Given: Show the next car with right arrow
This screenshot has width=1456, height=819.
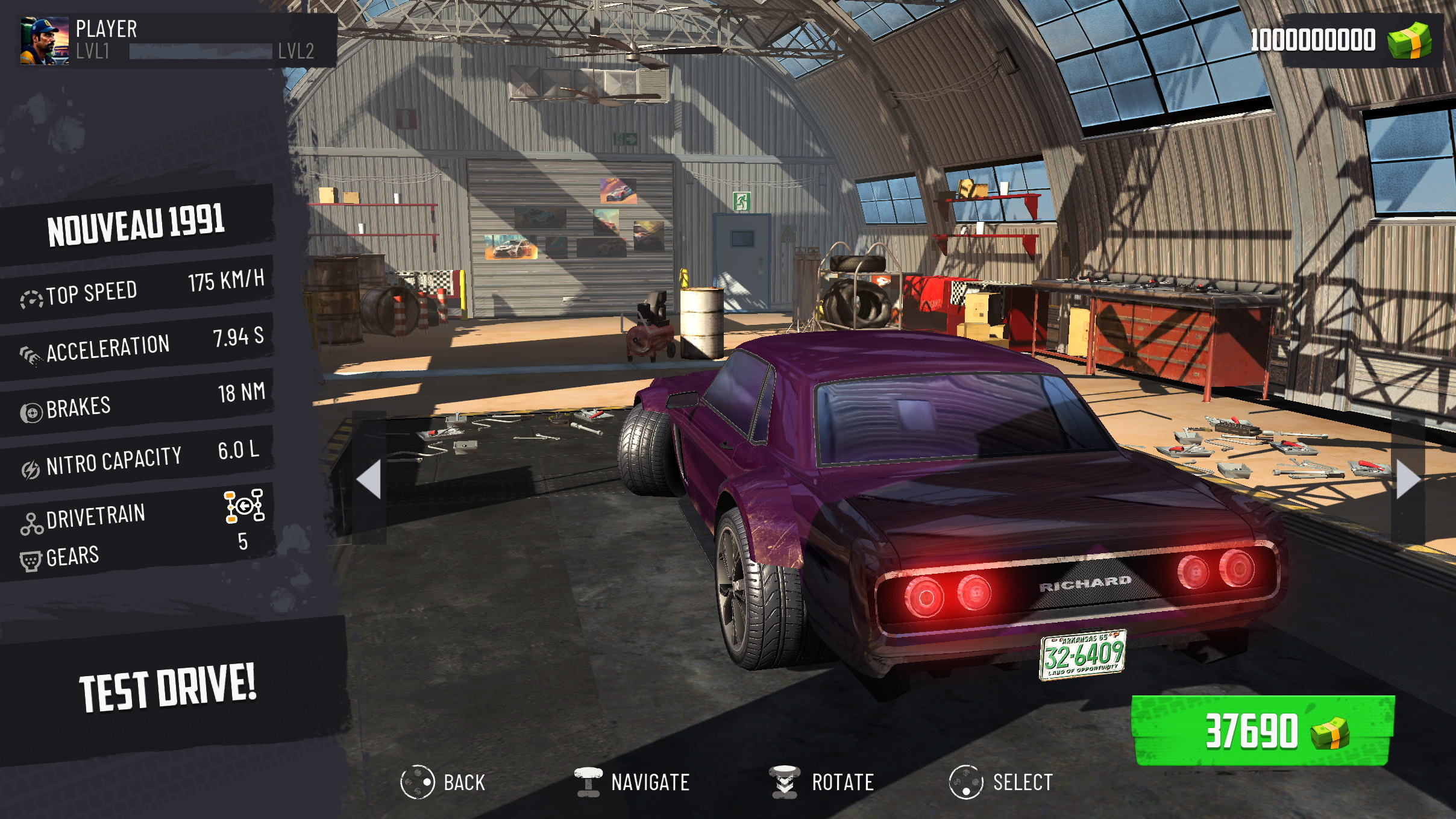Looking at the screenshot, I should (x=1408, y=479).
